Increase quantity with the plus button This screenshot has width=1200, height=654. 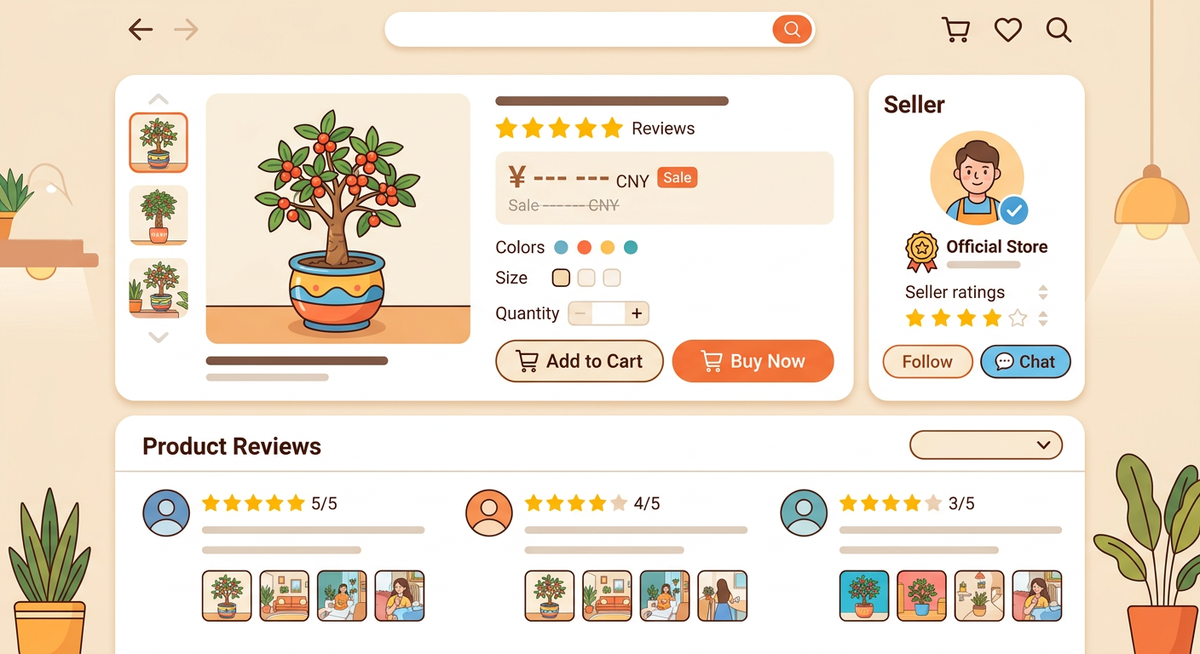pyautogui.click(x=636, y=314)
